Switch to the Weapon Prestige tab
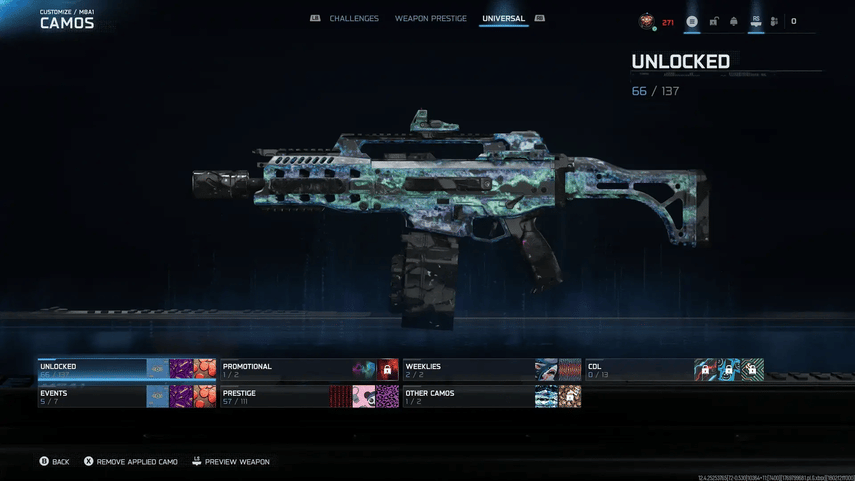855x481 pixels. pyautogui.click(x=430, y=19)
